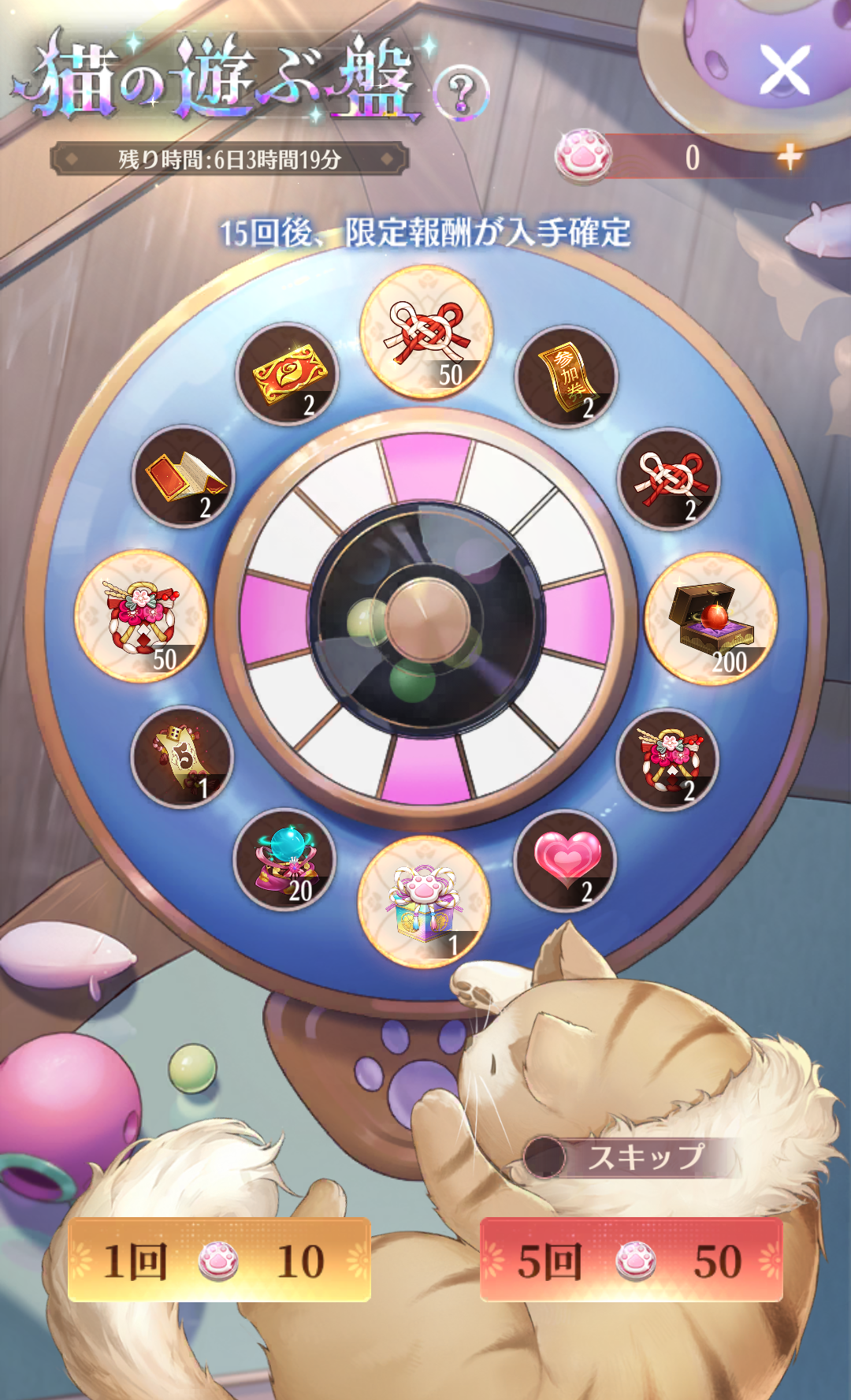Screen dimensions: 851x1400
Task: Check the teal orb 20 reward
Action: [285, 860]
